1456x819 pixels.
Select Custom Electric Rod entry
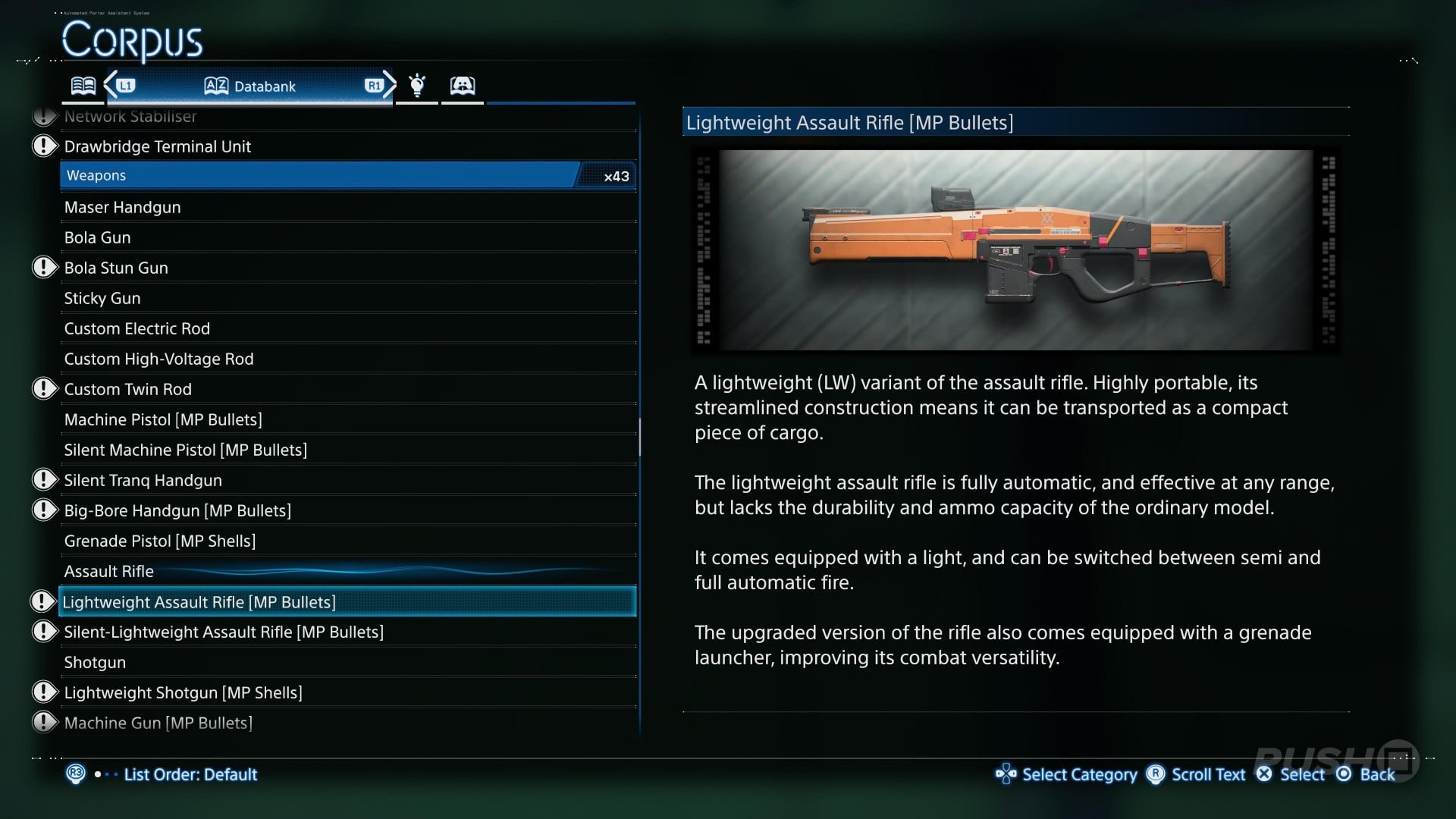(137, 328)
